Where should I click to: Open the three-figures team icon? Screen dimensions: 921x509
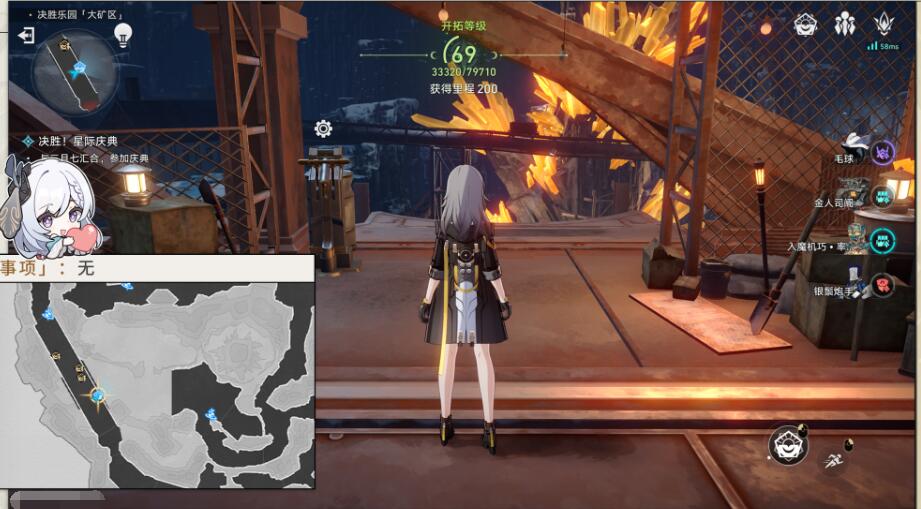845,25
